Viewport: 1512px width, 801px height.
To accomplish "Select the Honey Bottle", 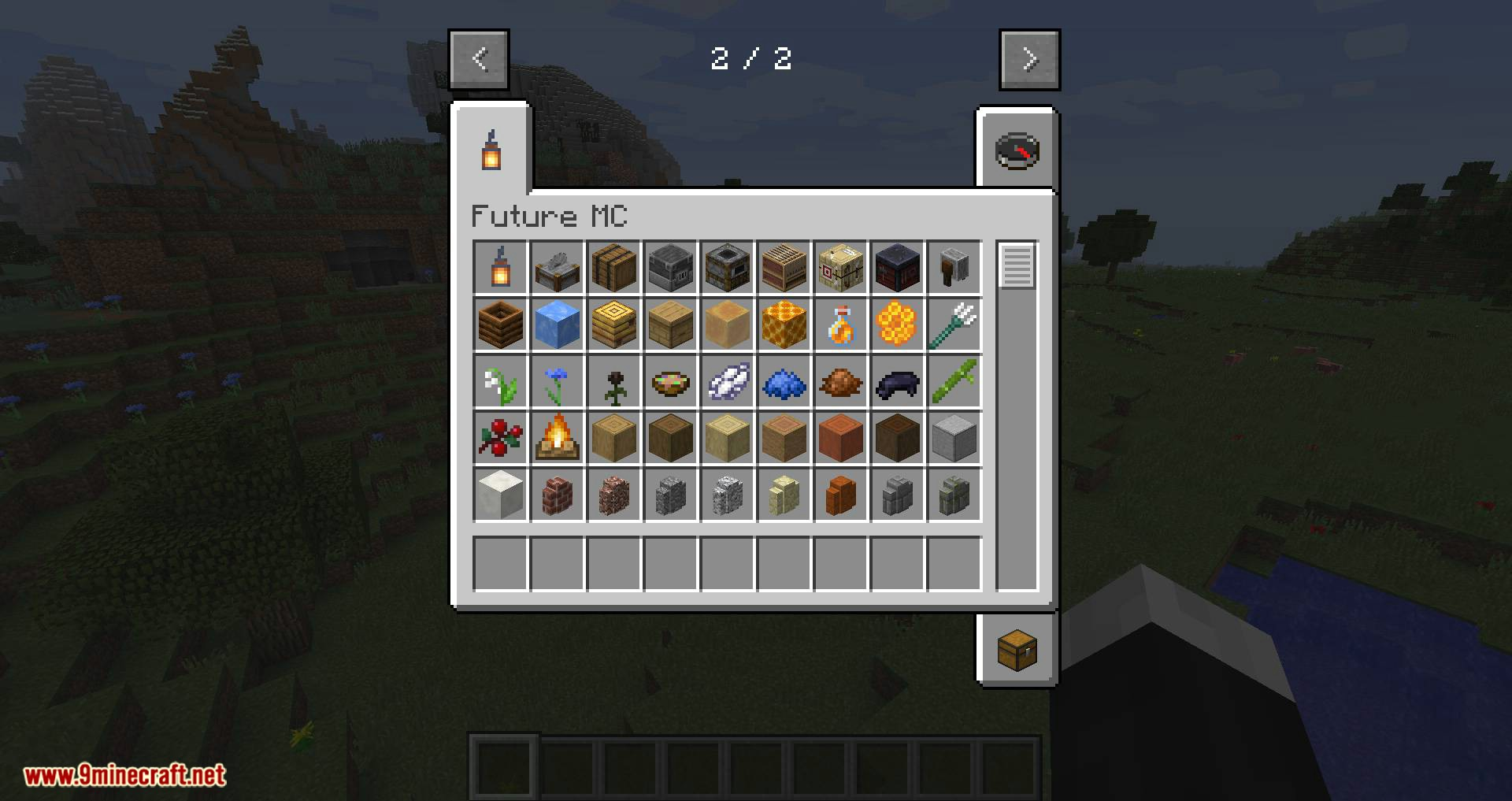I will pyautogui.click(x=841, y=324).
